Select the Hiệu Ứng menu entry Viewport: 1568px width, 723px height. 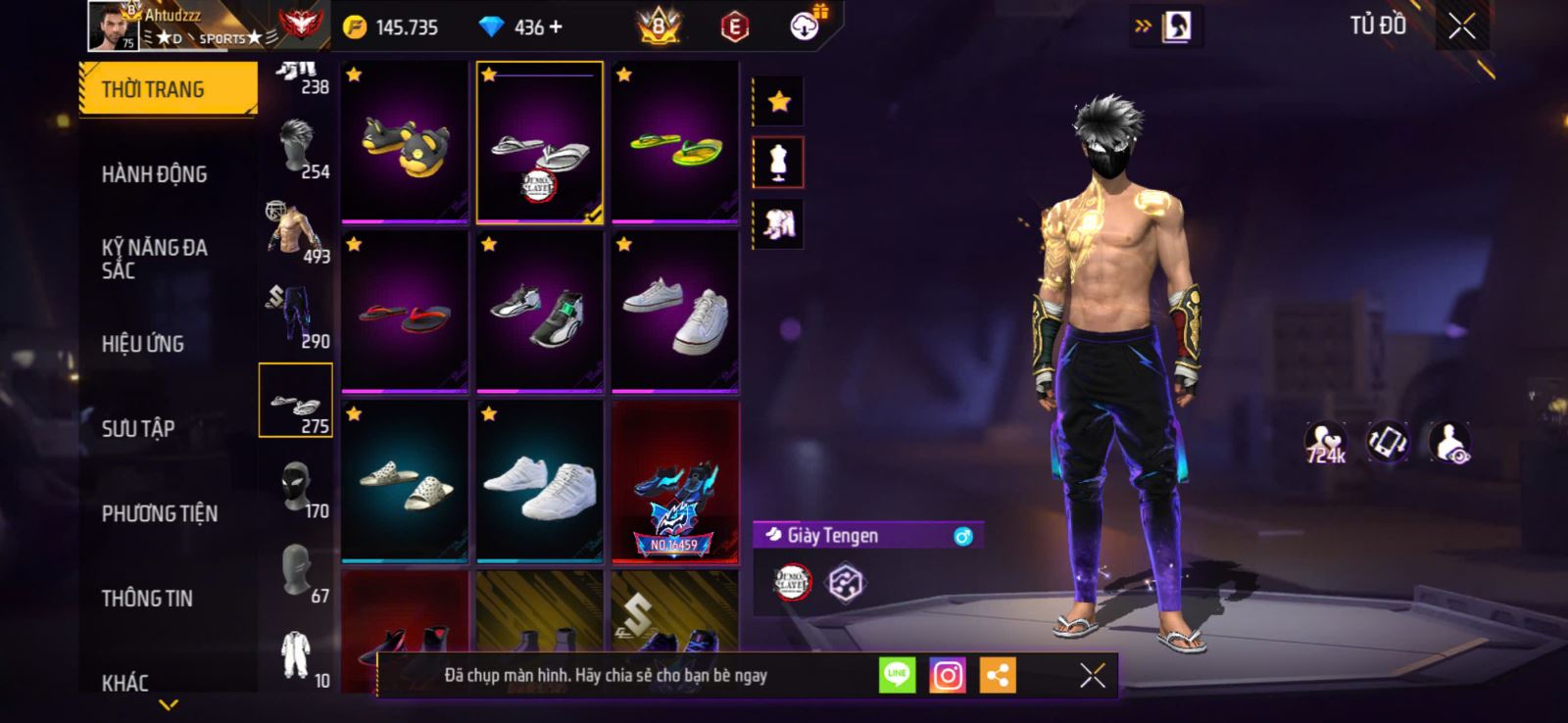[143, 344]
